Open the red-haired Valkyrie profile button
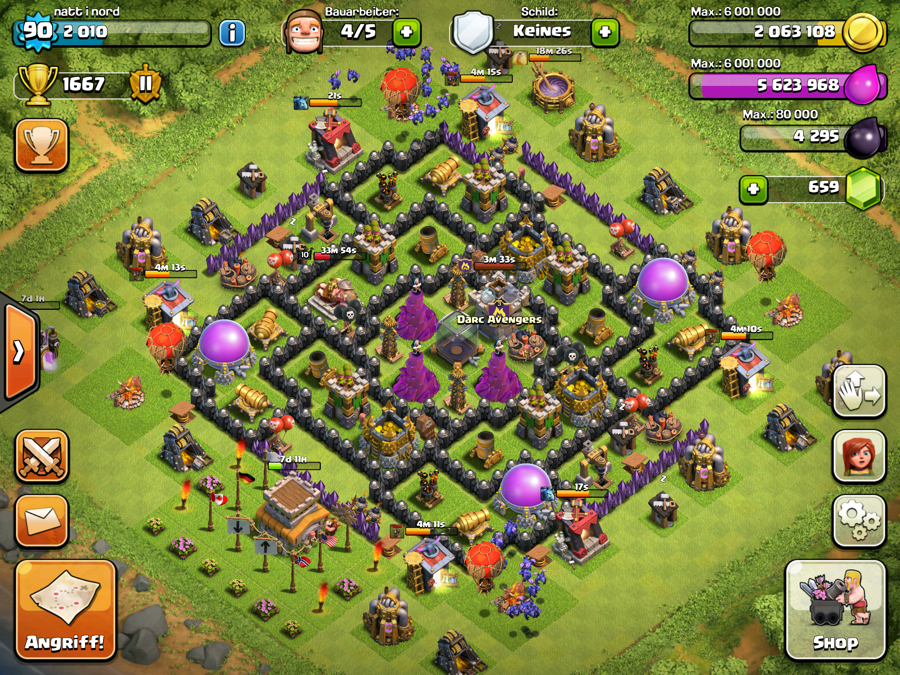This screenshot has height=675, width=900. click(859, 455)
